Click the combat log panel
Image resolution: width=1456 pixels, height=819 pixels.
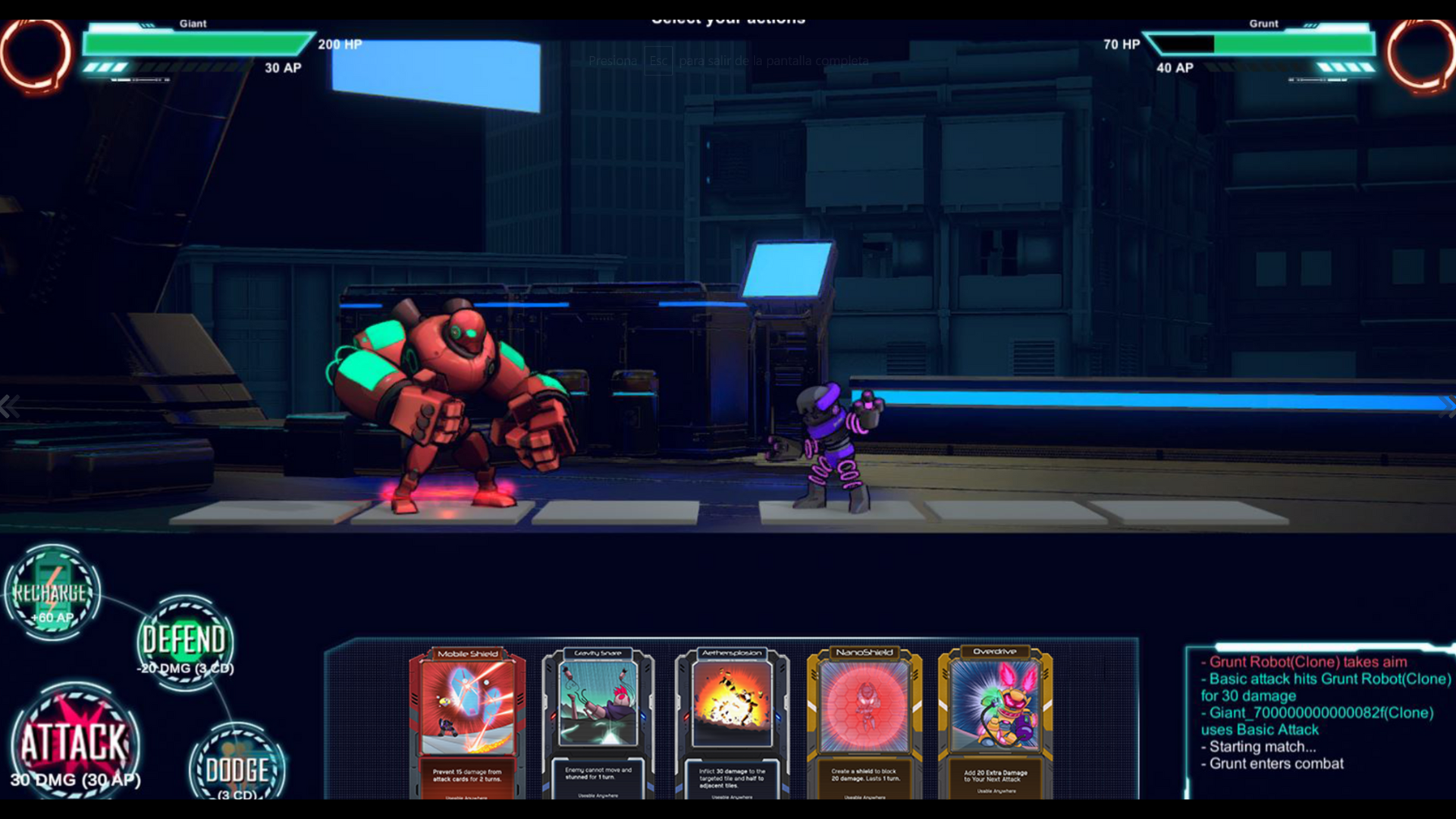(1319, 720)
